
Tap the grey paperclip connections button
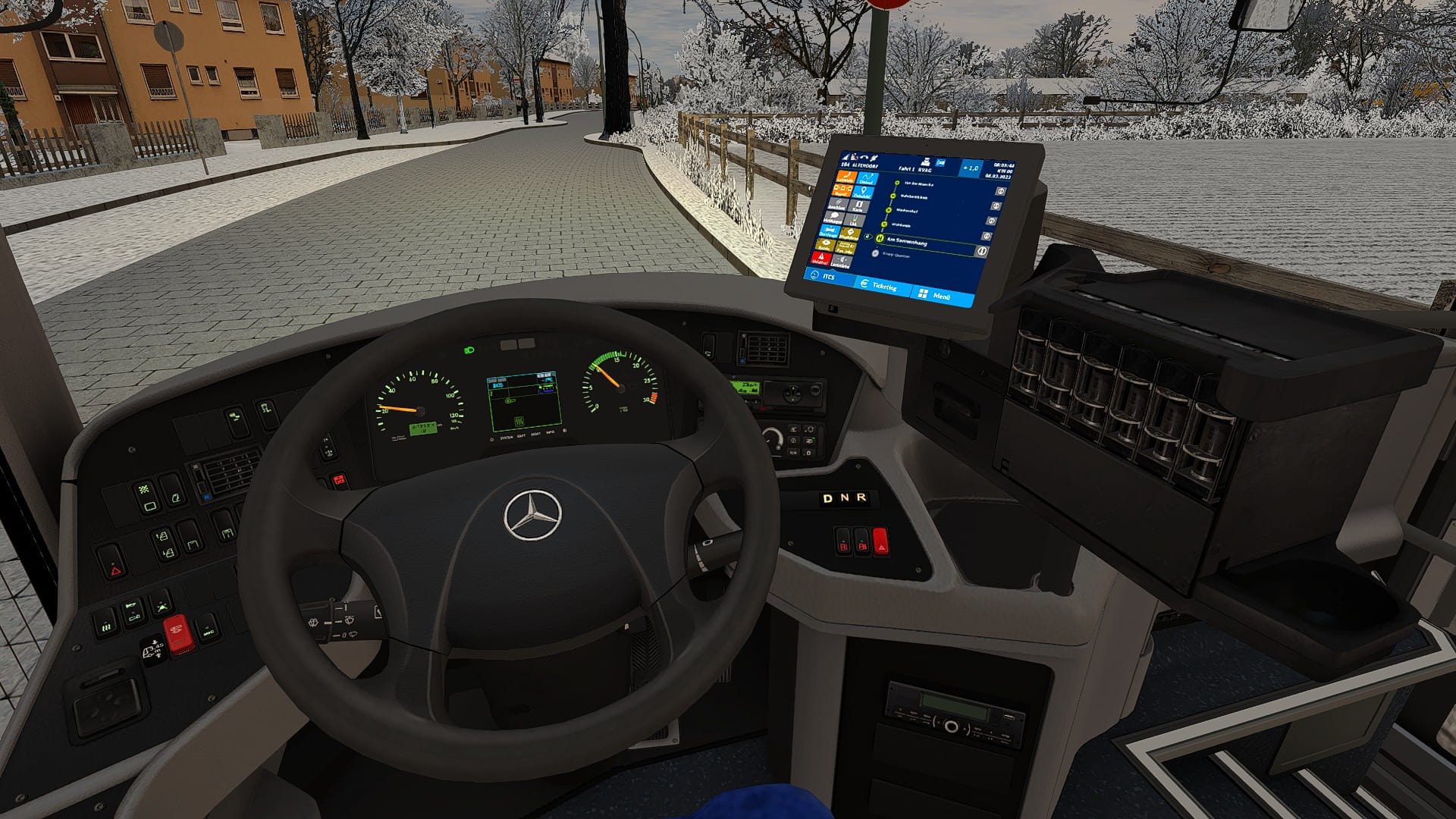point(837,203)
